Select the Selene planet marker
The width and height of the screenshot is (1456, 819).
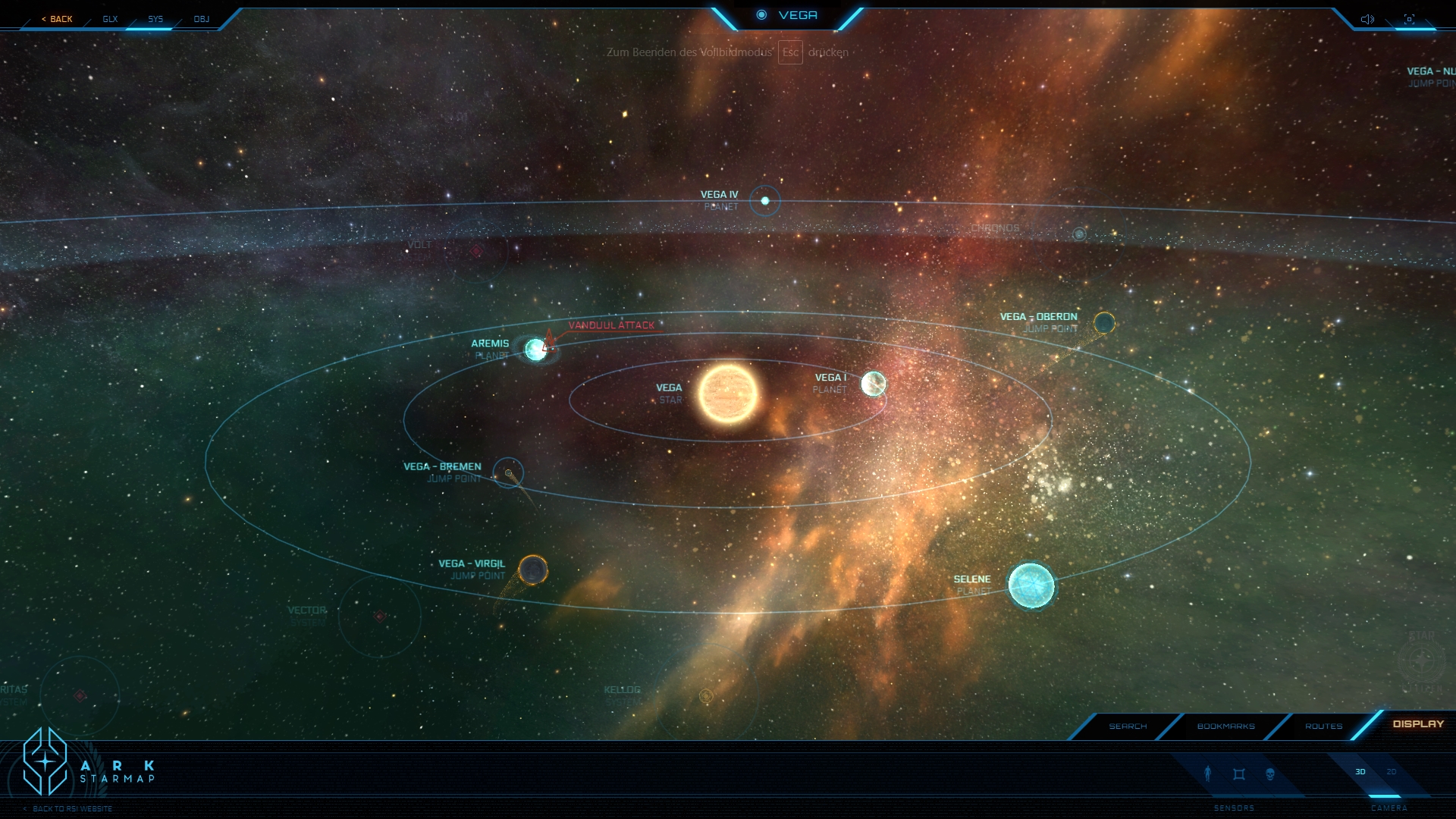(1031, 585)
